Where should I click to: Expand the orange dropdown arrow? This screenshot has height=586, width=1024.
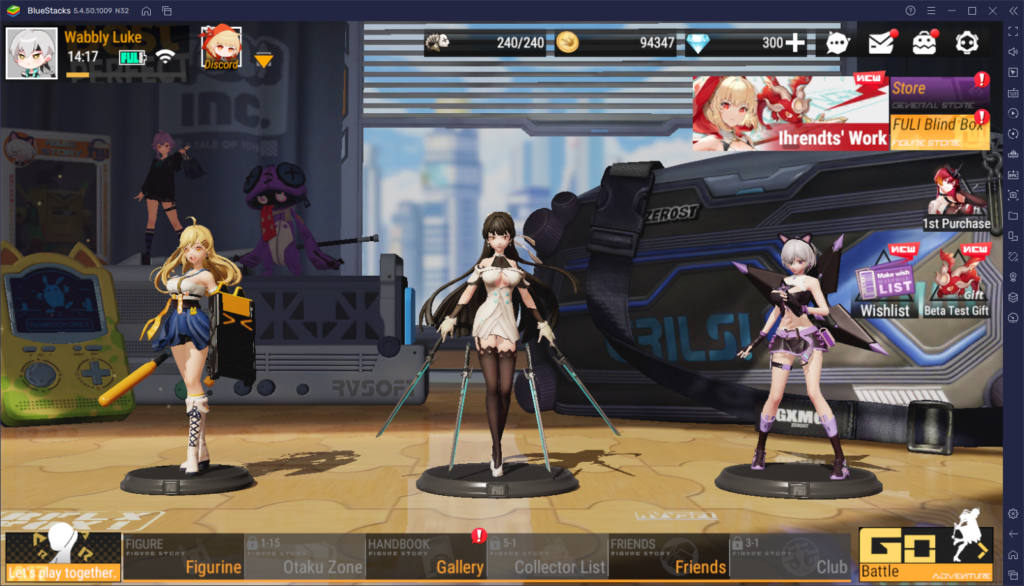(x=263, y=60)
